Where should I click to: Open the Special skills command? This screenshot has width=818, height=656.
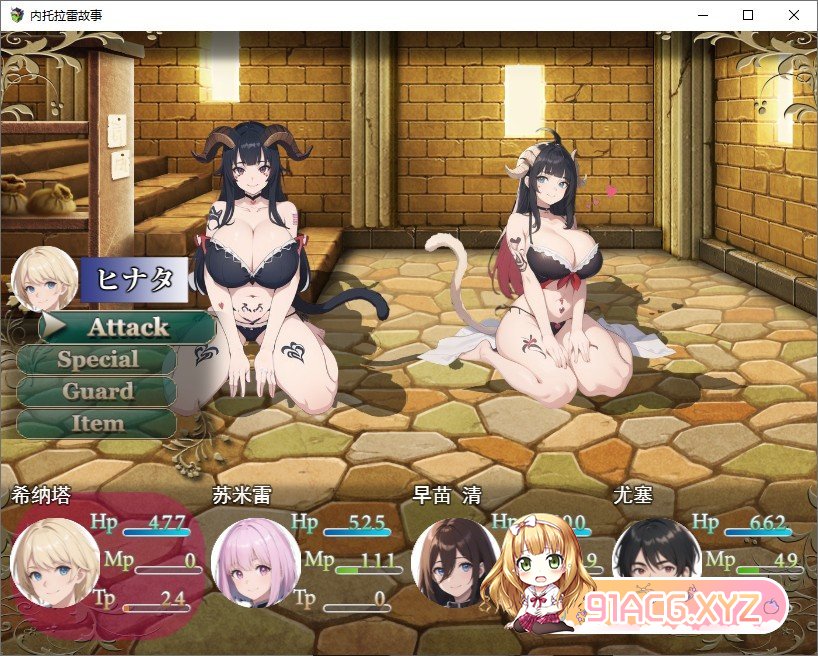click(97, 359)
